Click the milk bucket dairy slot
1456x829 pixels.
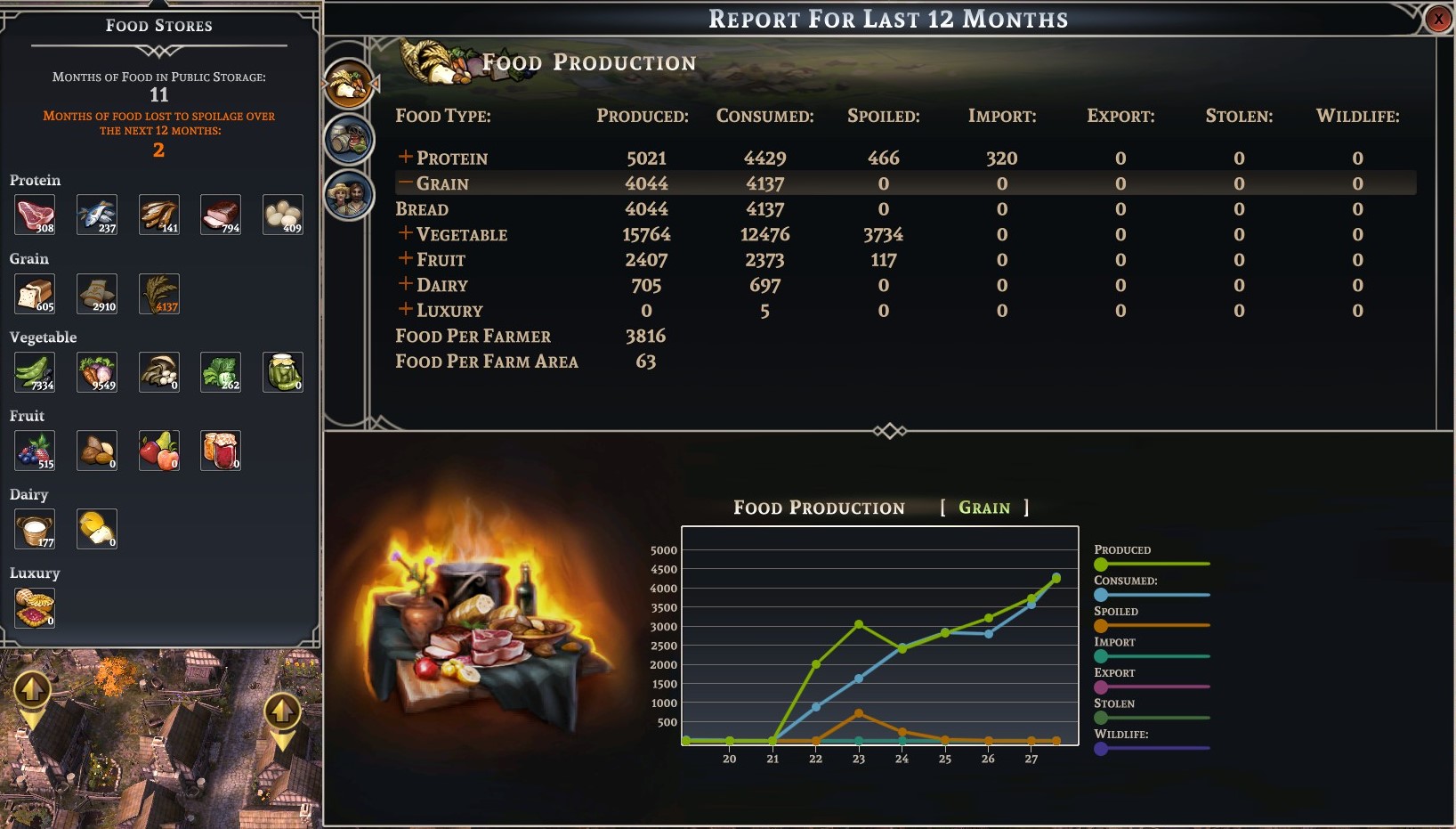point(35,529)
